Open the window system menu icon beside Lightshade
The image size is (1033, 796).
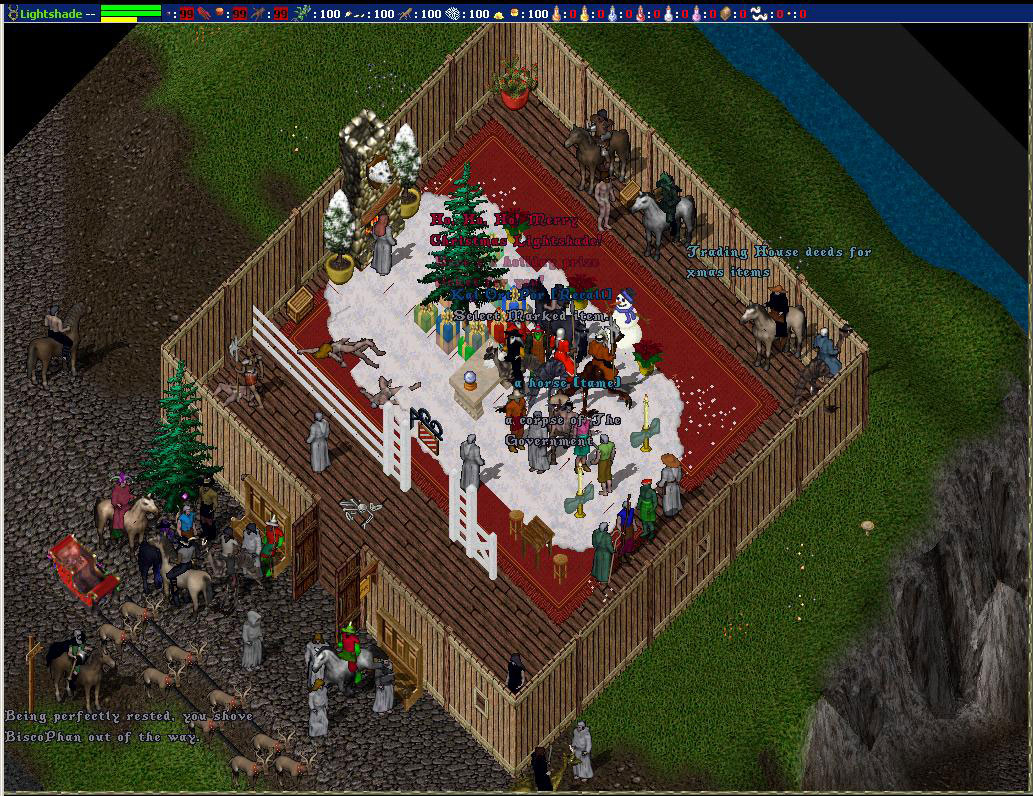click(x=13, y=13)
